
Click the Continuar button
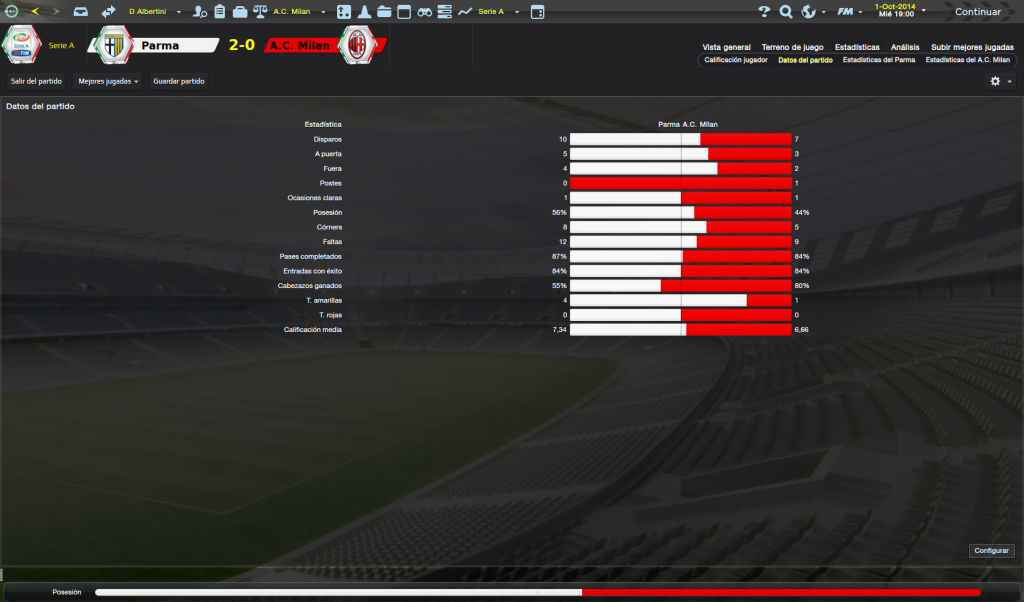(977, 12)
